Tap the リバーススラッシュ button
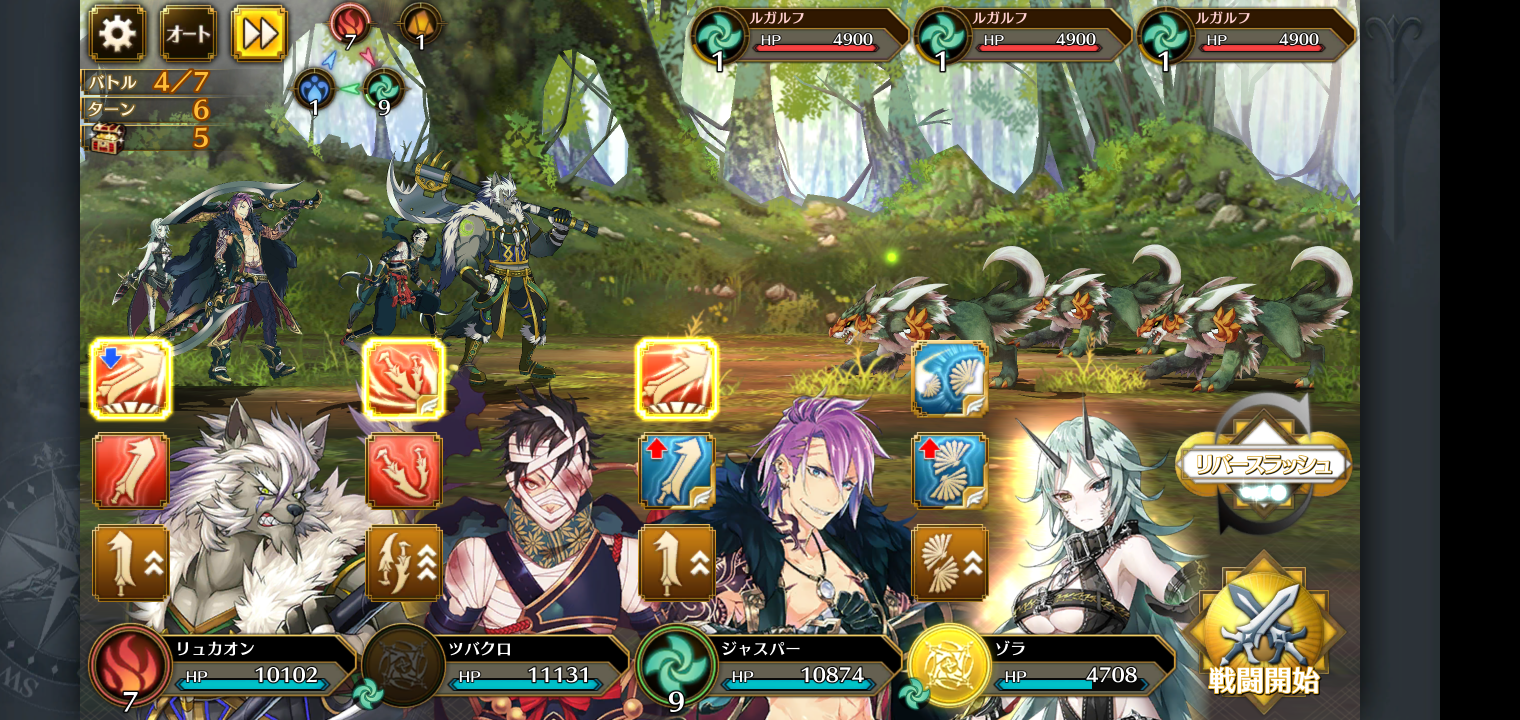The width and height of the screenshot is (1520, 720). click(x=1263, y=465)
